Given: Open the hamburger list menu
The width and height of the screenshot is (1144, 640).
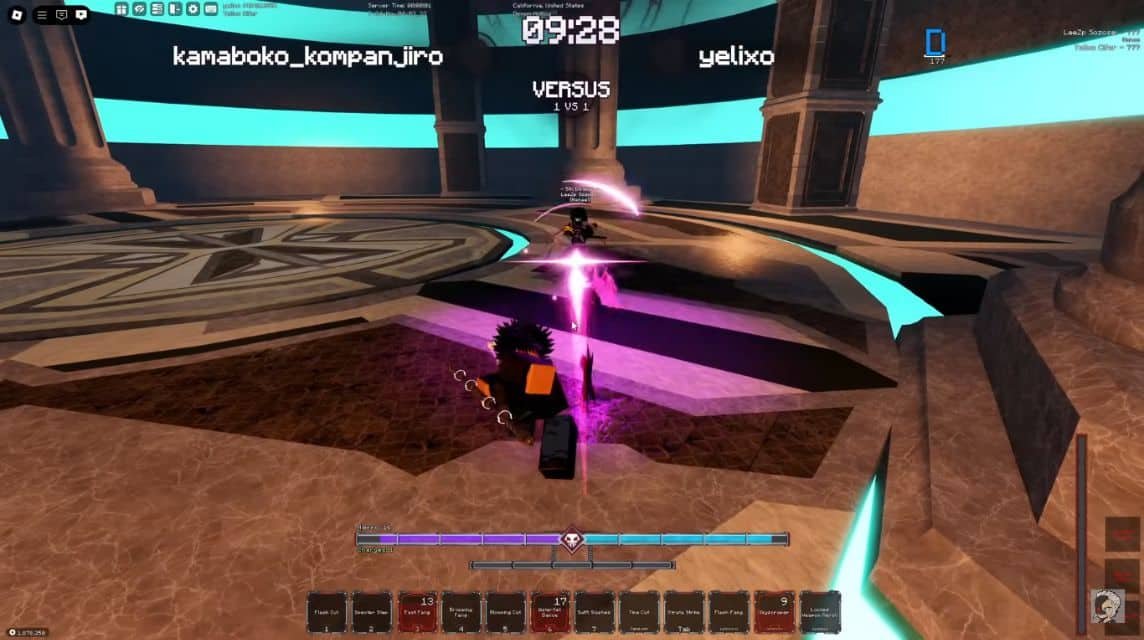Looking at the screenshot, I should [42, 14].
